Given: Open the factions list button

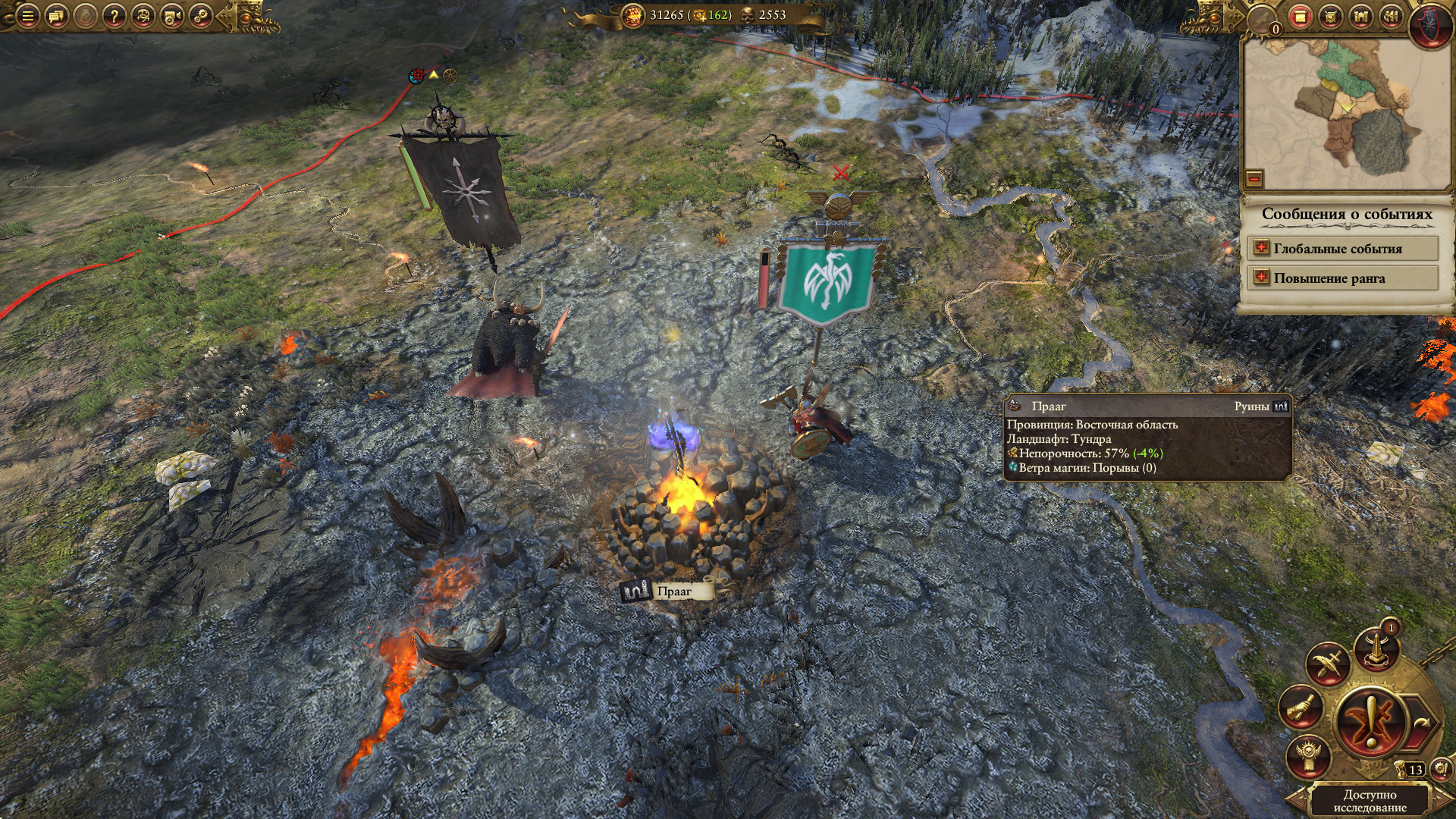Looking at the screenshot, I should point(1391,17).
